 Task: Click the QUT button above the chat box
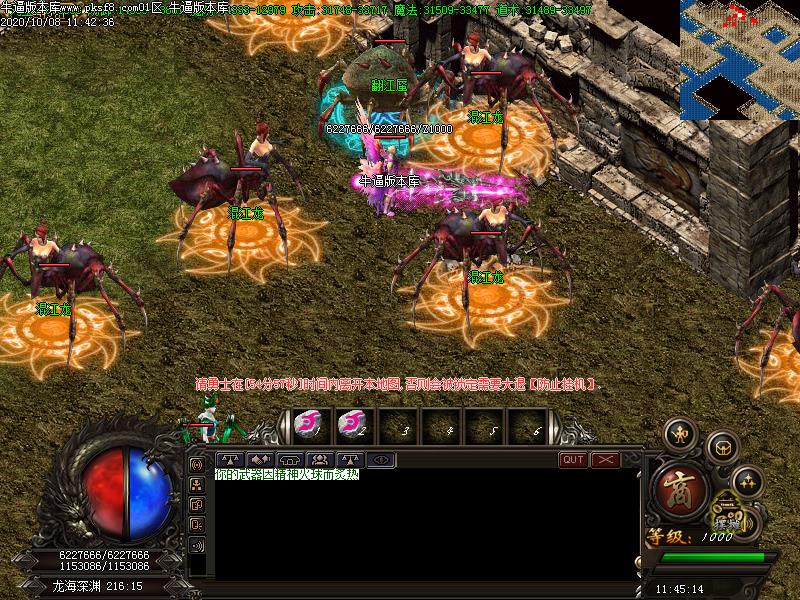click(573, 460)
